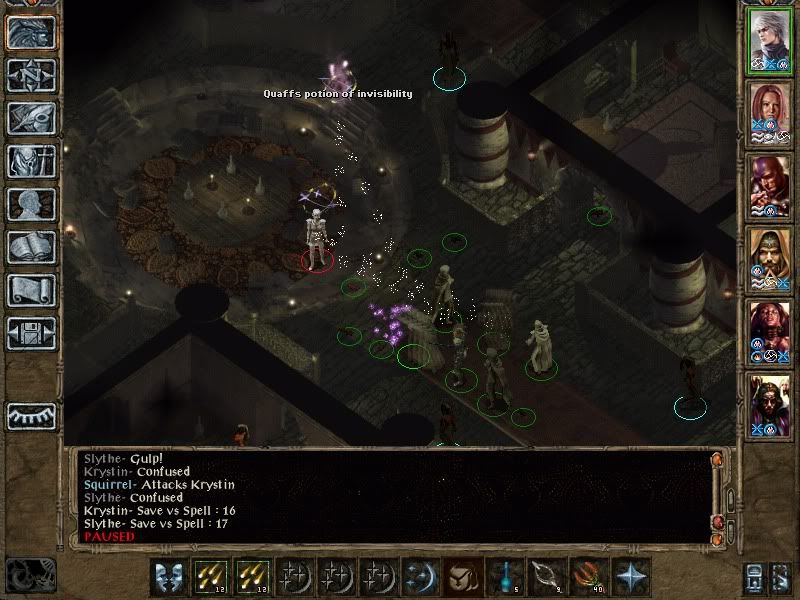Screen dimensions: 800x600
Task: Toggle the rest button with the closed eye
Action: coord(31,416)
